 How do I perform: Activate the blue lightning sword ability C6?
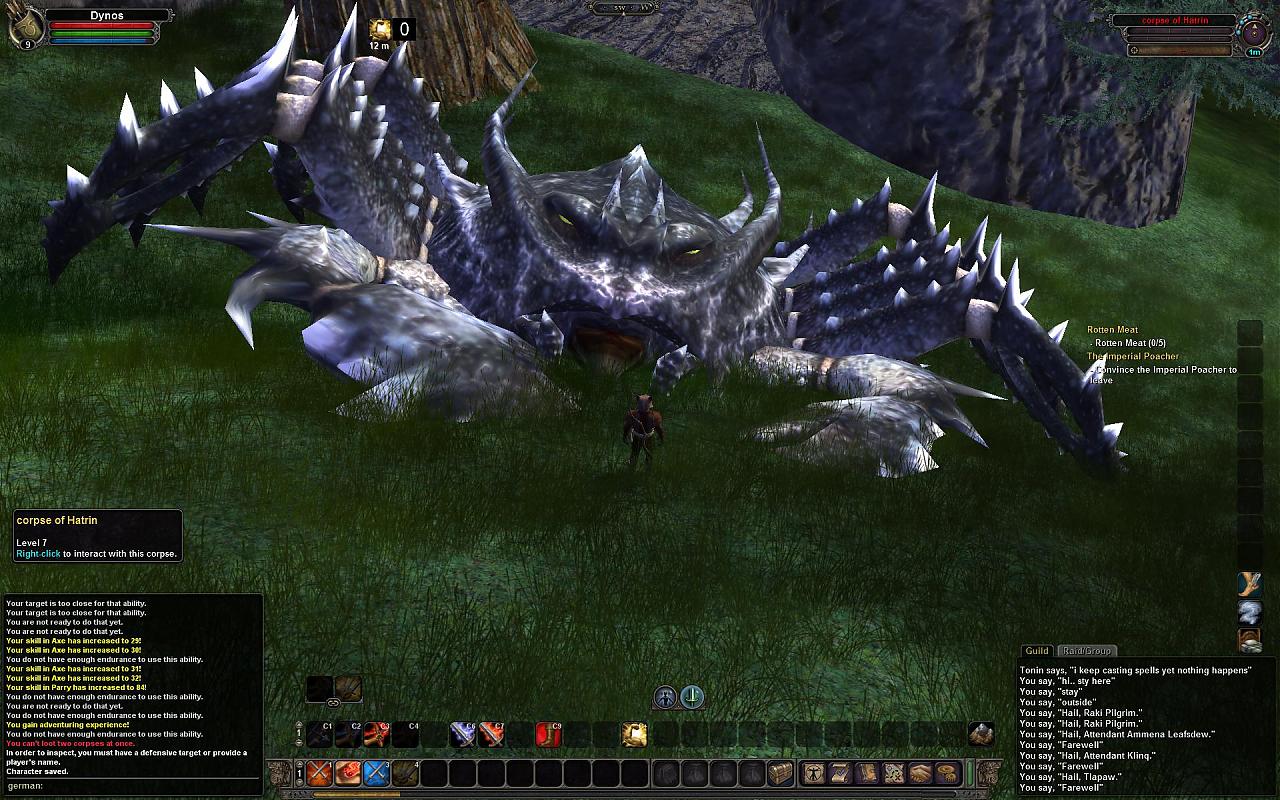[462, 735]
